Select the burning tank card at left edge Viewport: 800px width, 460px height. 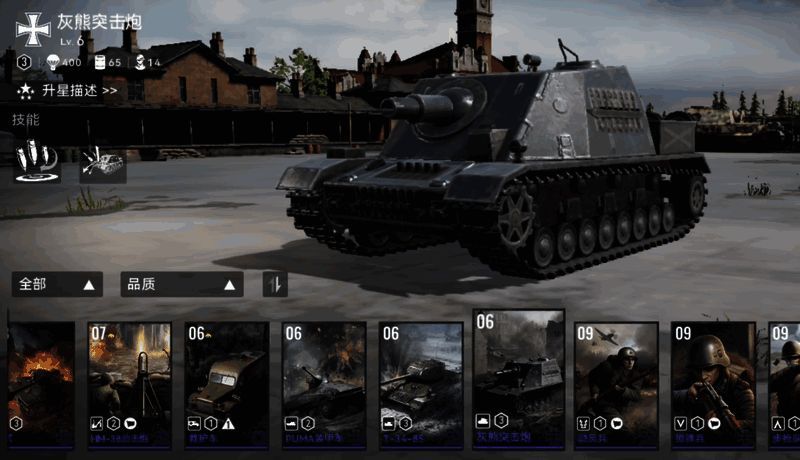(40, 383)
